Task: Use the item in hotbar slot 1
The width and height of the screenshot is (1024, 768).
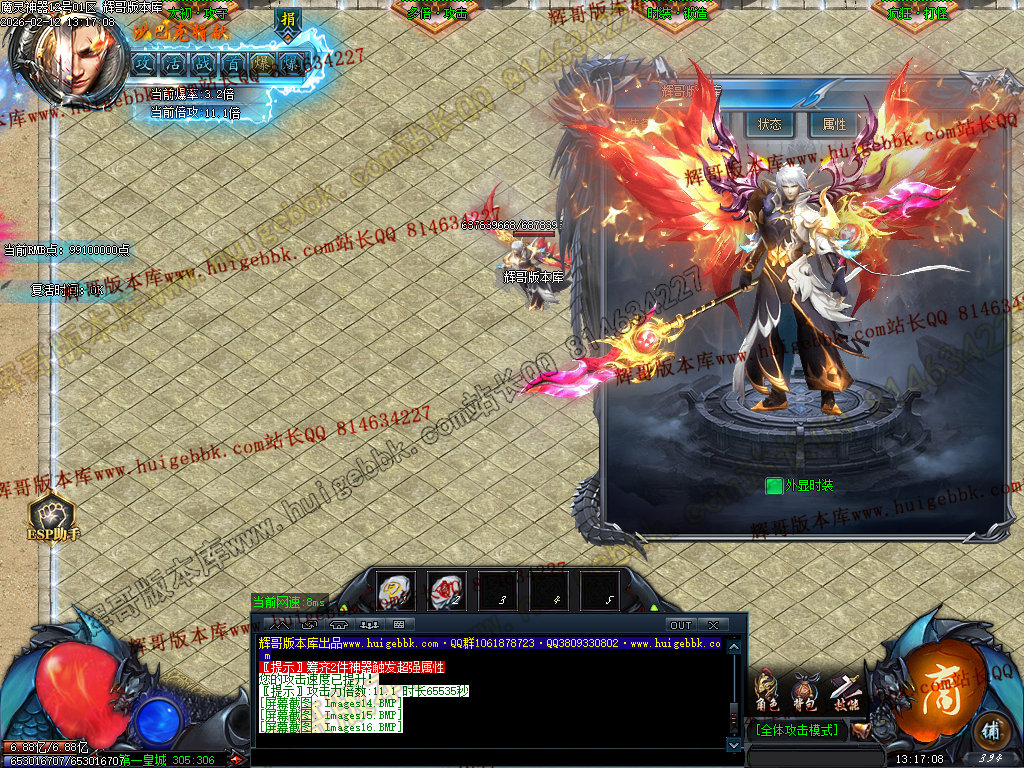Action: (x=396, y=590)
